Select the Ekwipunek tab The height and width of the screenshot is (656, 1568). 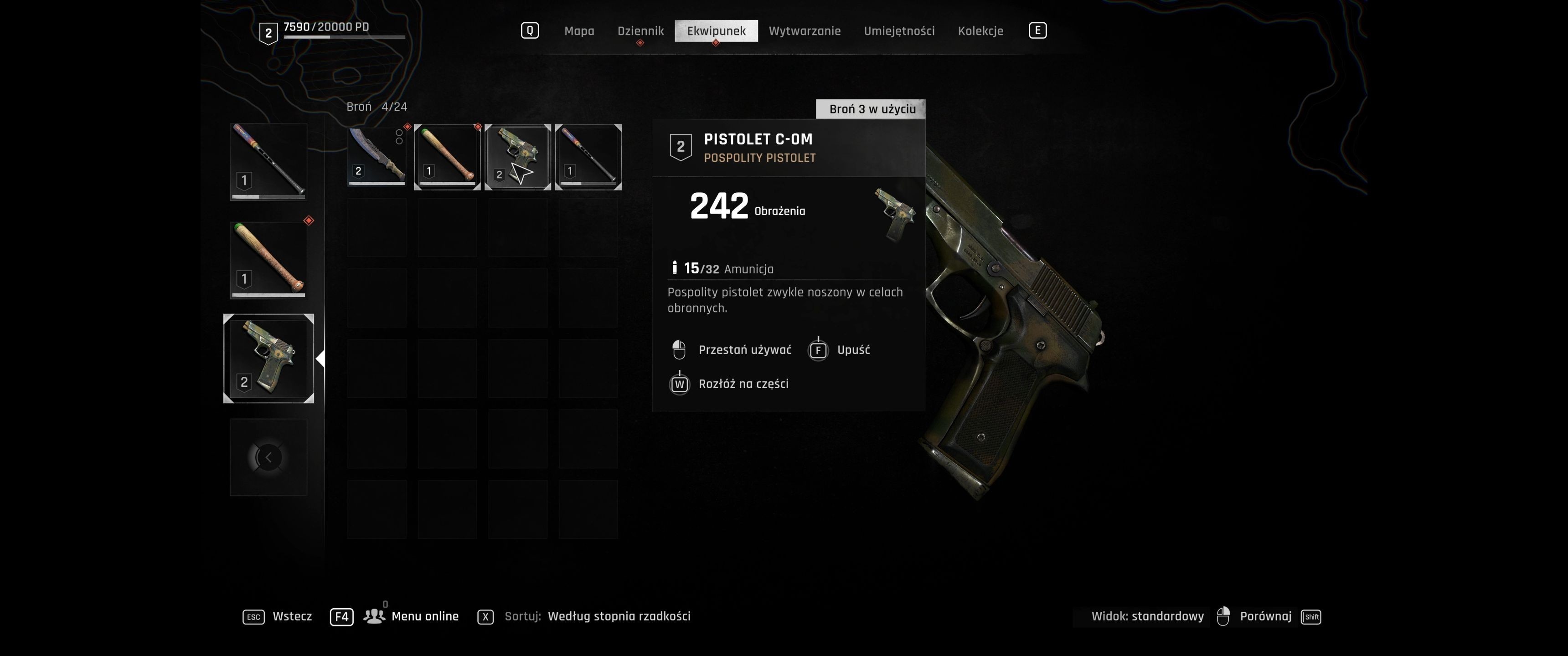(x=716, y=31)
